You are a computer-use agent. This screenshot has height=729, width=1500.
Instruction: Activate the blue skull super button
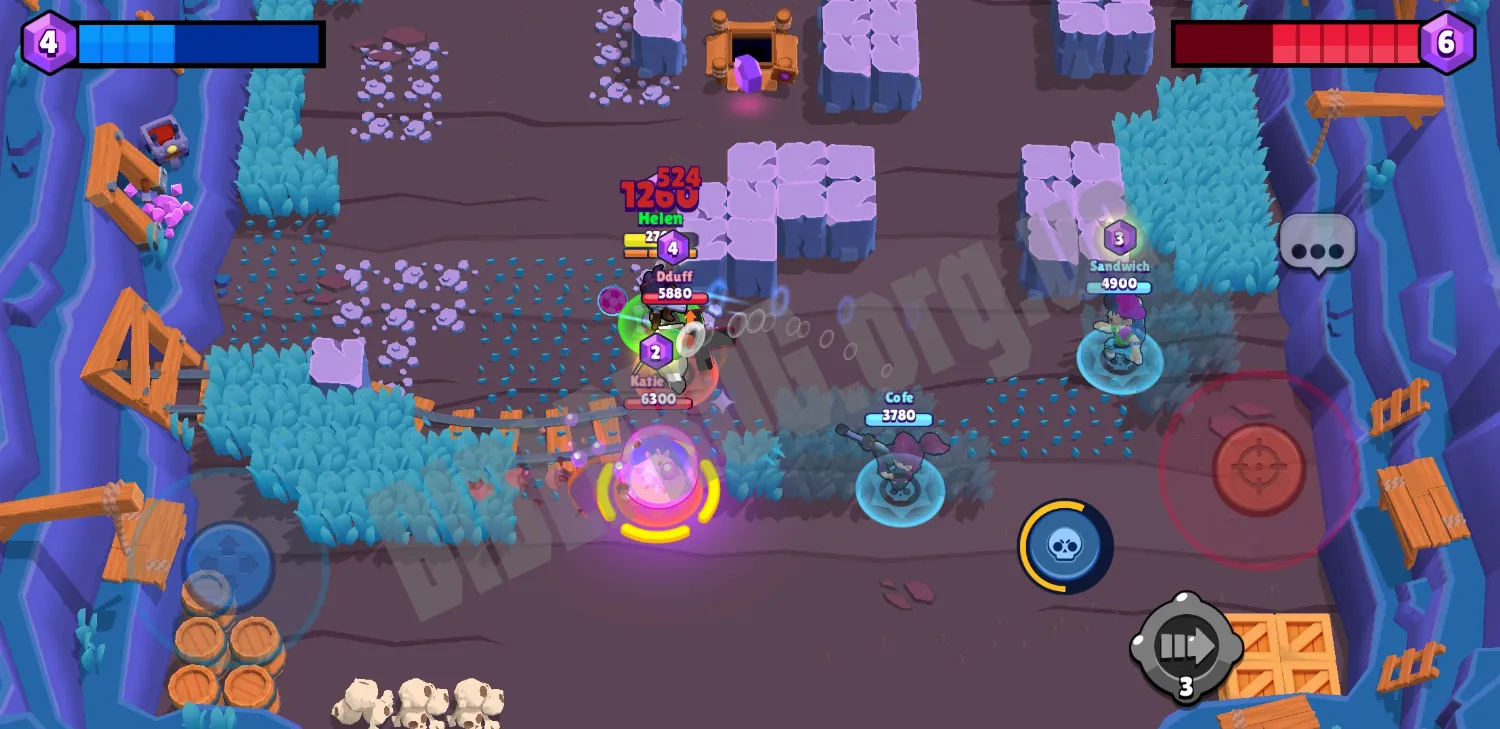point(1065,546)
